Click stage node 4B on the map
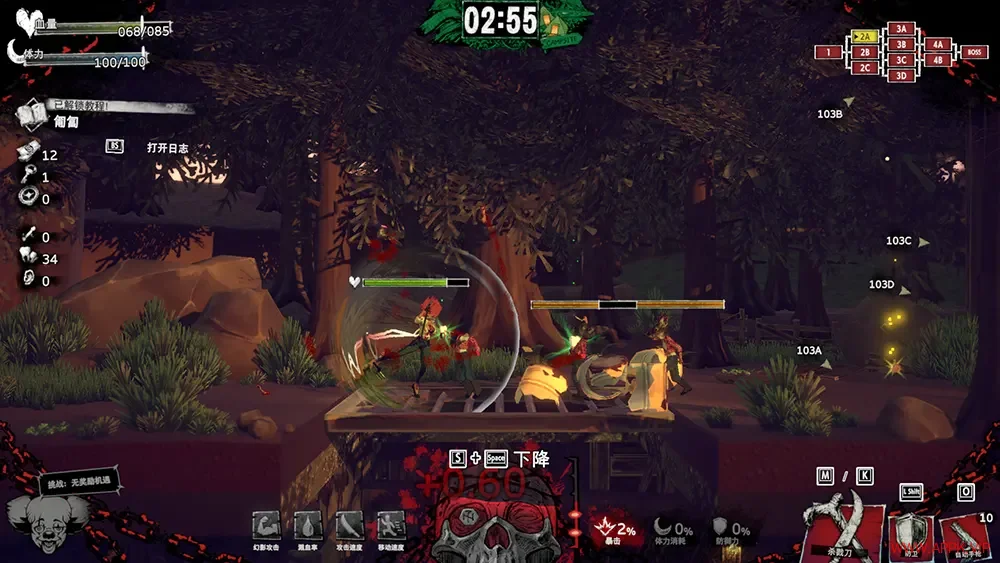Screen dimensions: 1000x563 (937, 60)
